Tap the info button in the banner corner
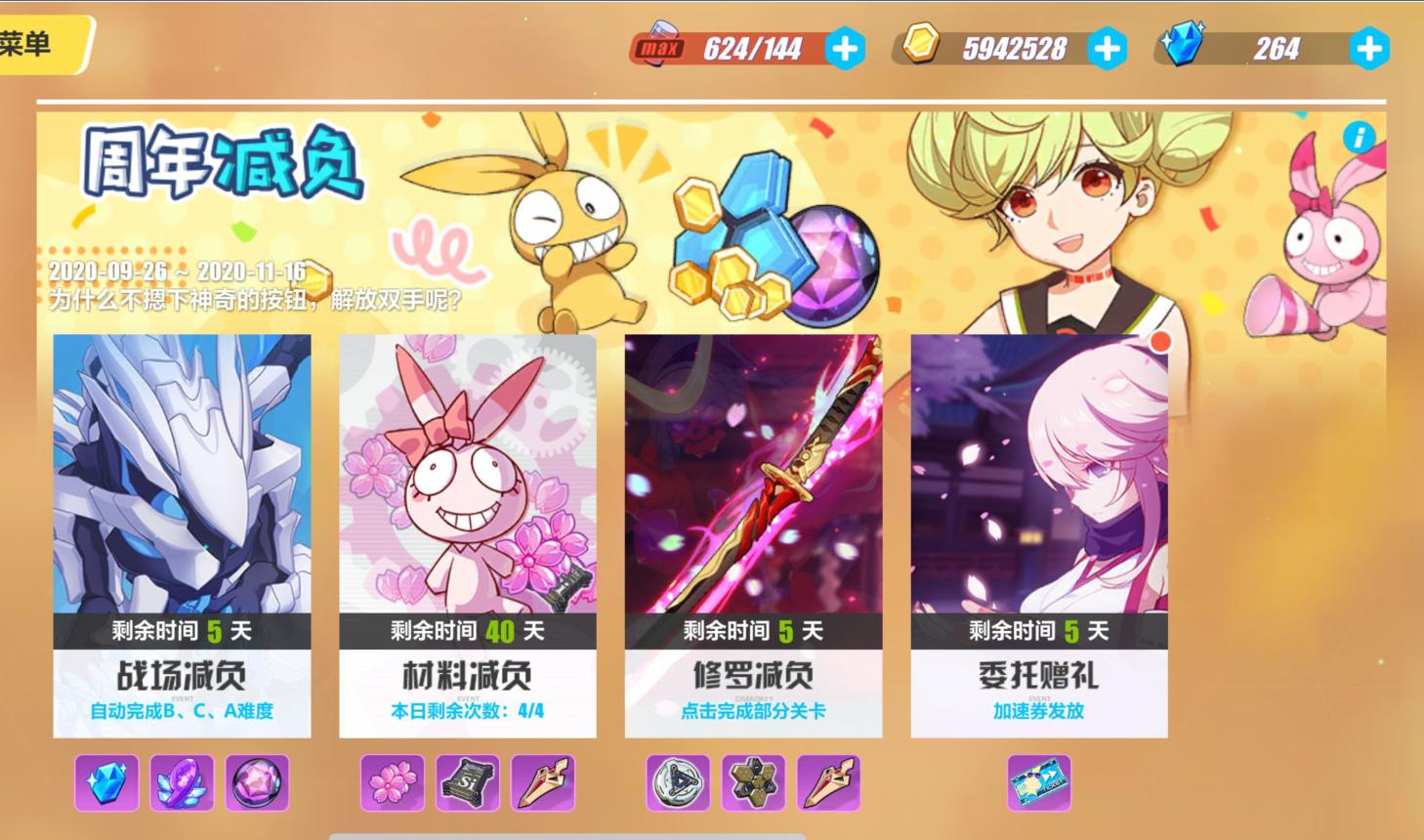The image size is (1424, 840). (x=1359, y=139)
